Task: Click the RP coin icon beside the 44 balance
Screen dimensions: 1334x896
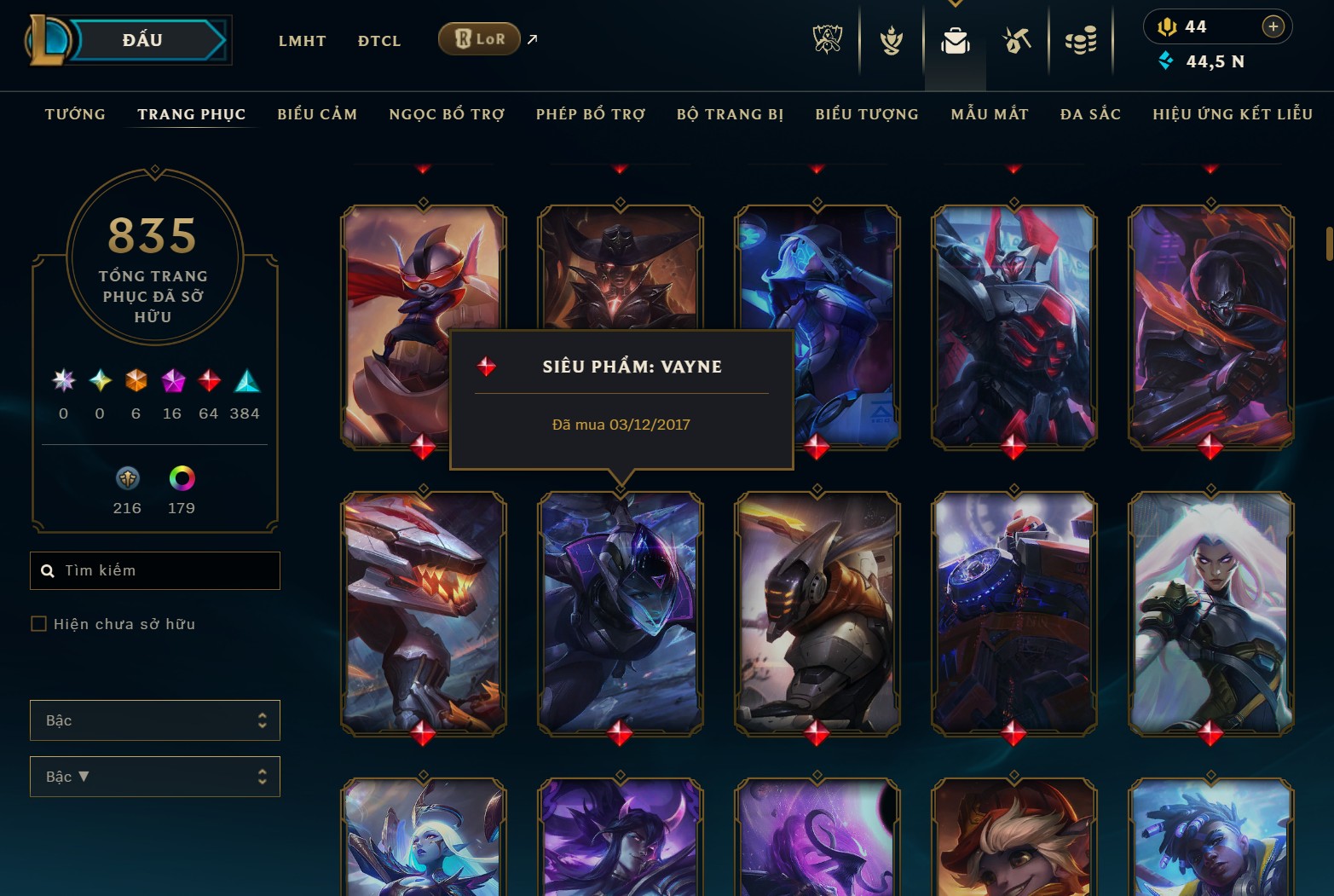Action: point(1169,26)
